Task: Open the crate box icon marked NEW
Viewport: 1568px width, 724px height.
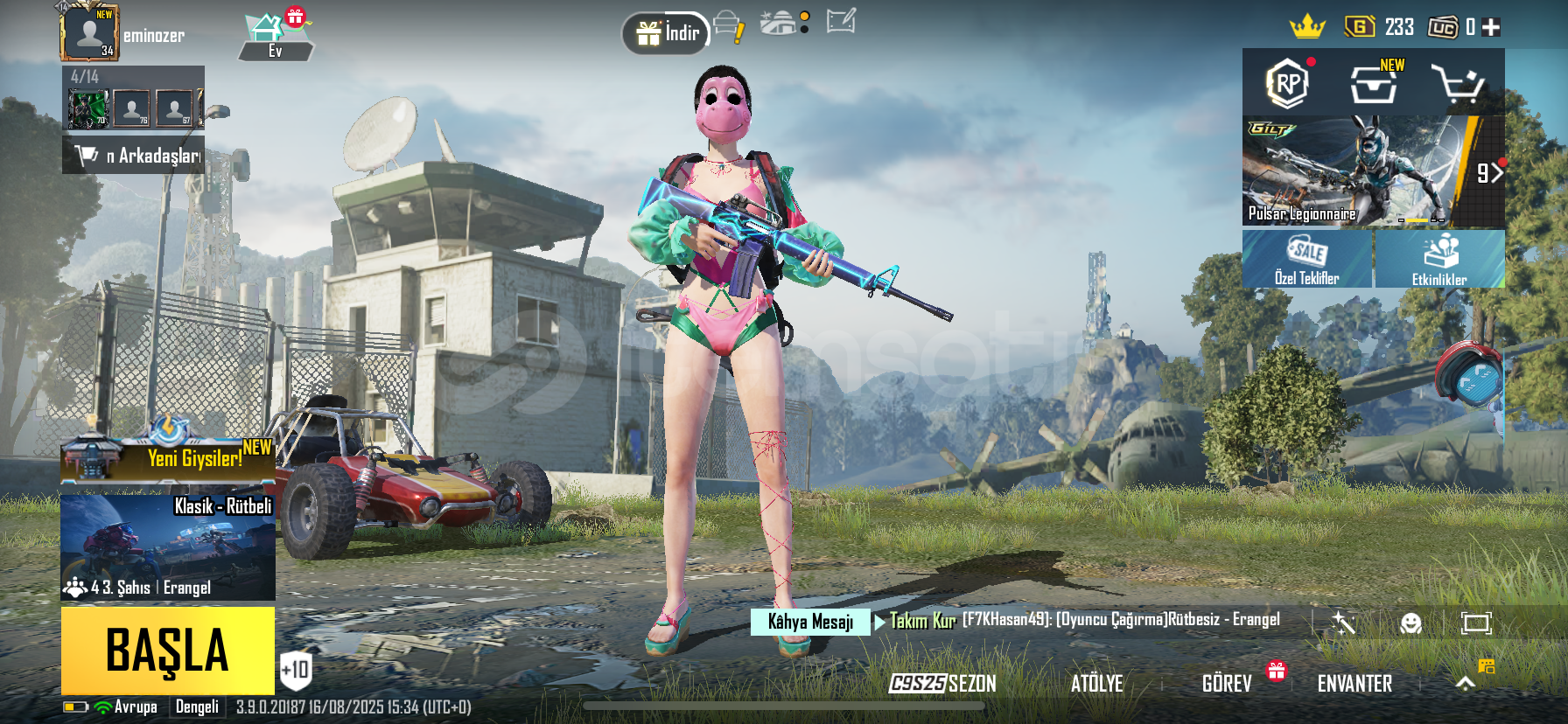Action: coord(1373,85)
